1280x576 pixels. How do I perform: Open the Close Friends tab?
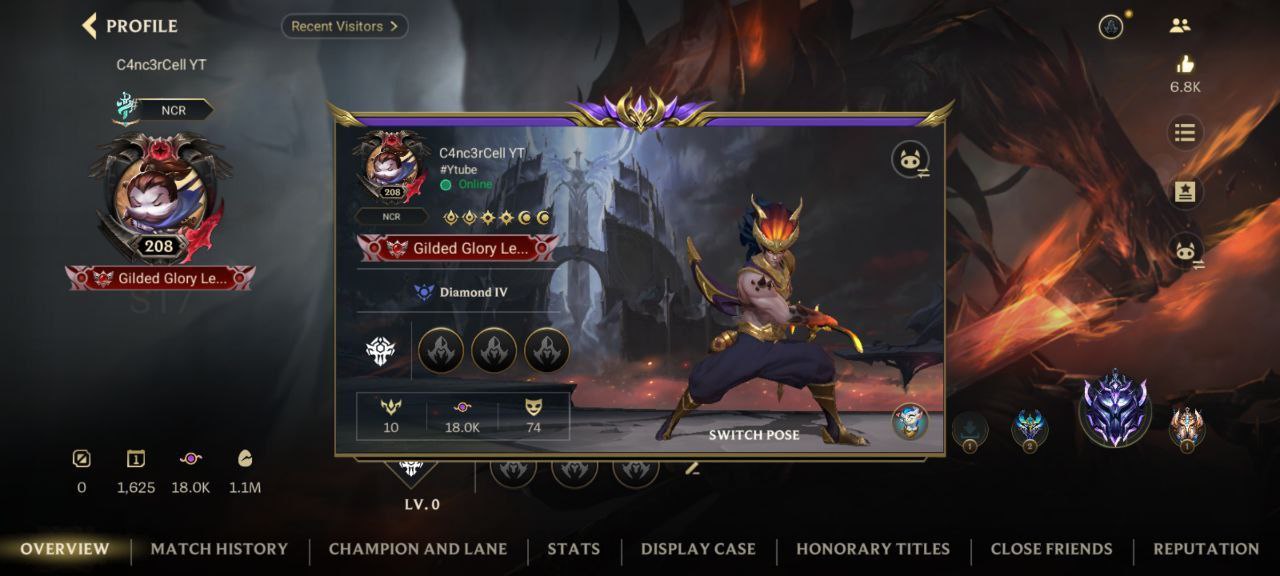tap(1051, 549)
